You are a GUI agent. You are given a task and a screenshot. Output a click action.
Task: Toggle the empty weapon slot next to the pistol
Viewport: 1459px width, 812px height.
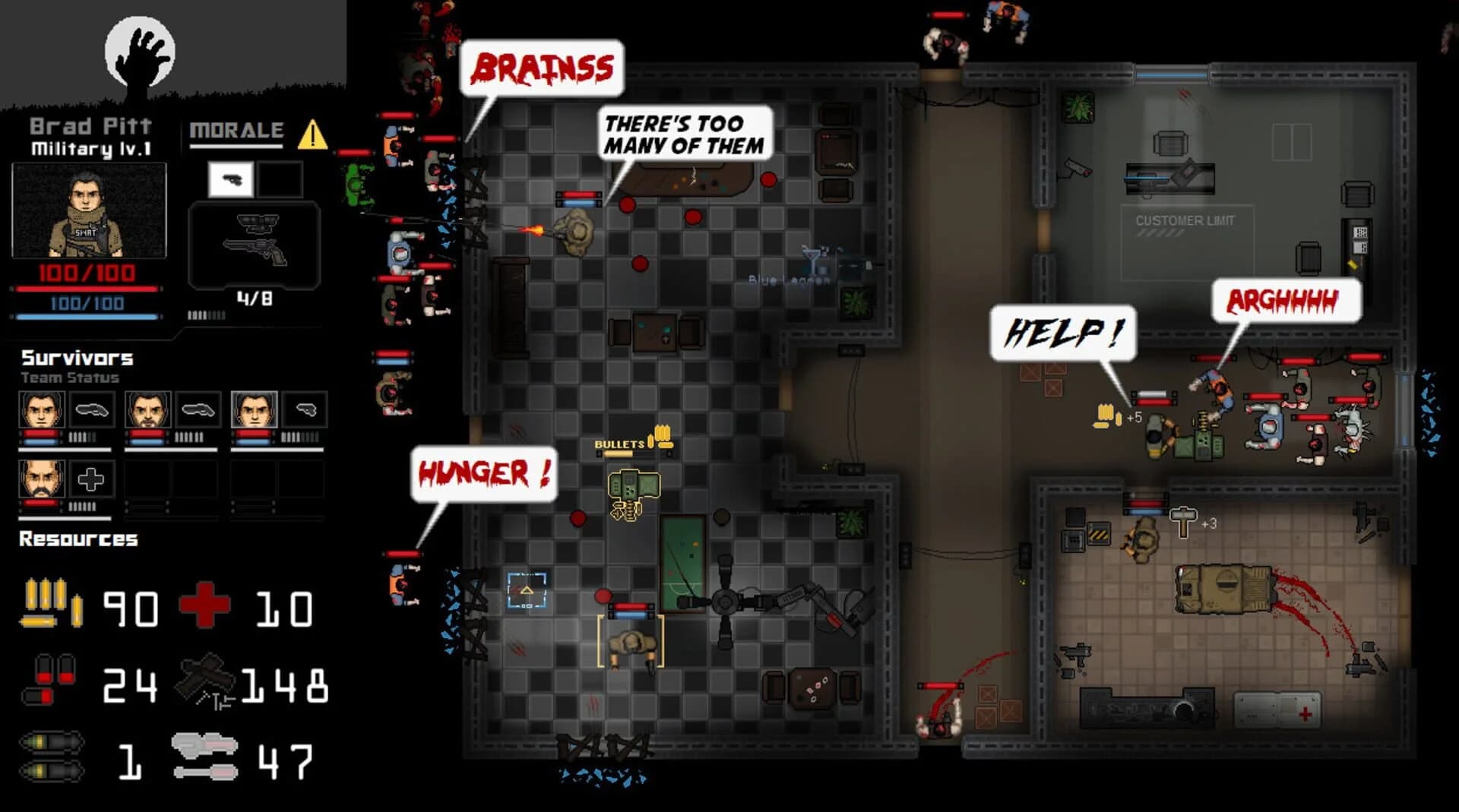click(x=280, y=181)
